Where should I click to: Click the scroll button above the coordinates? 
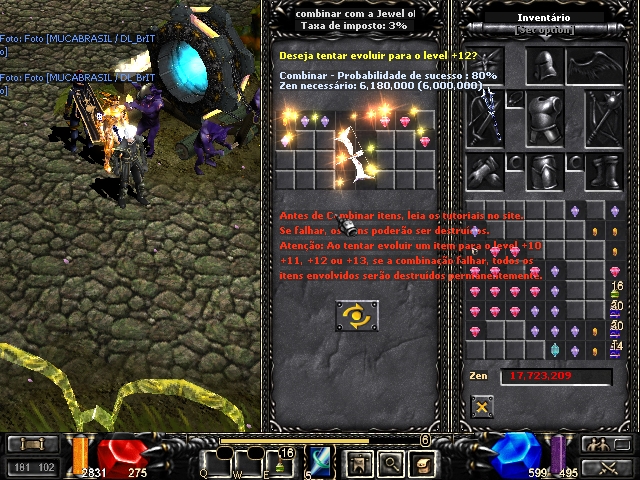coord(31,445)
